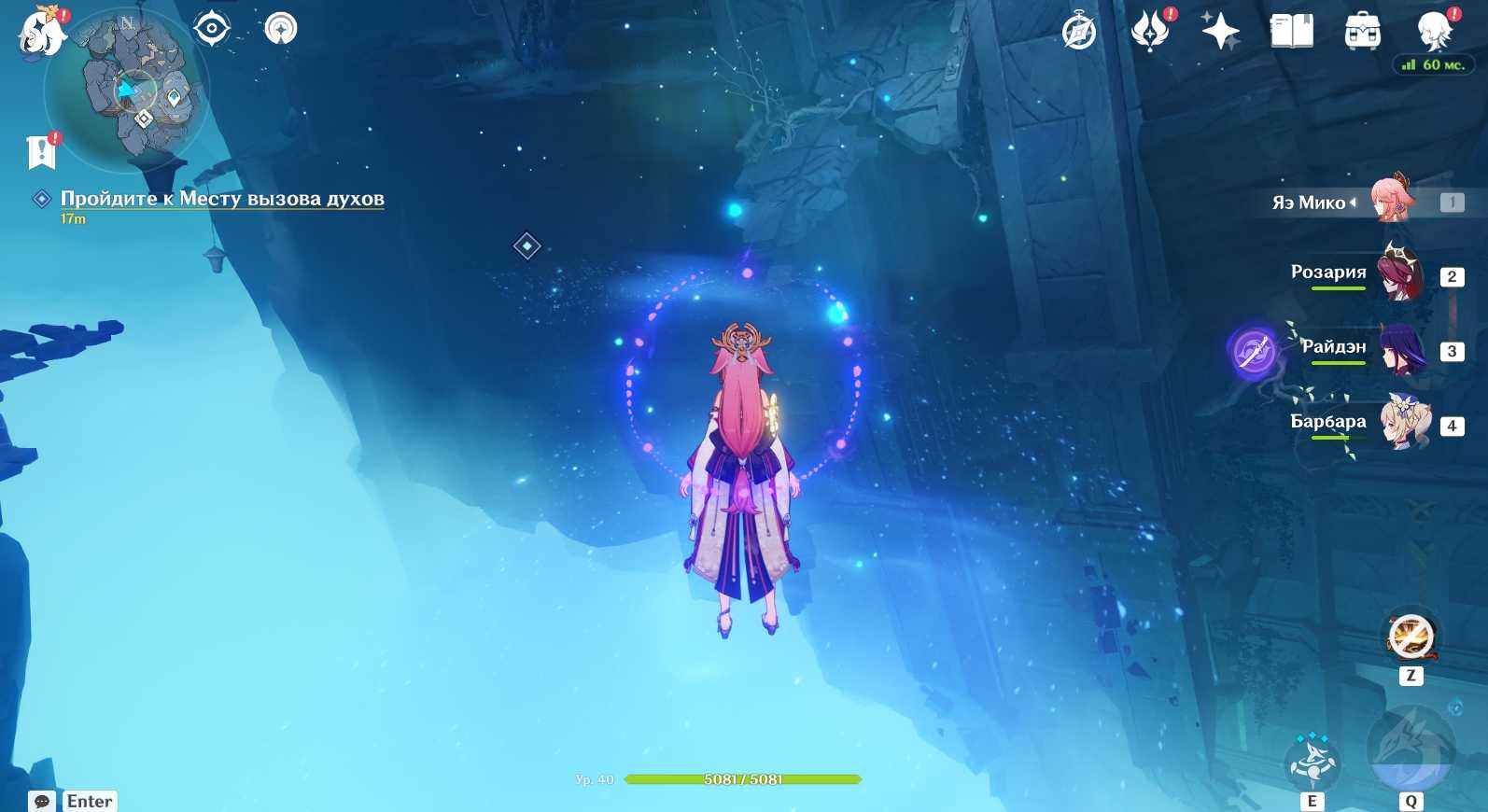Open the chat speech-bubble button
The width and height of the screenshot is (1488, 812).
[x=42, y=801]
